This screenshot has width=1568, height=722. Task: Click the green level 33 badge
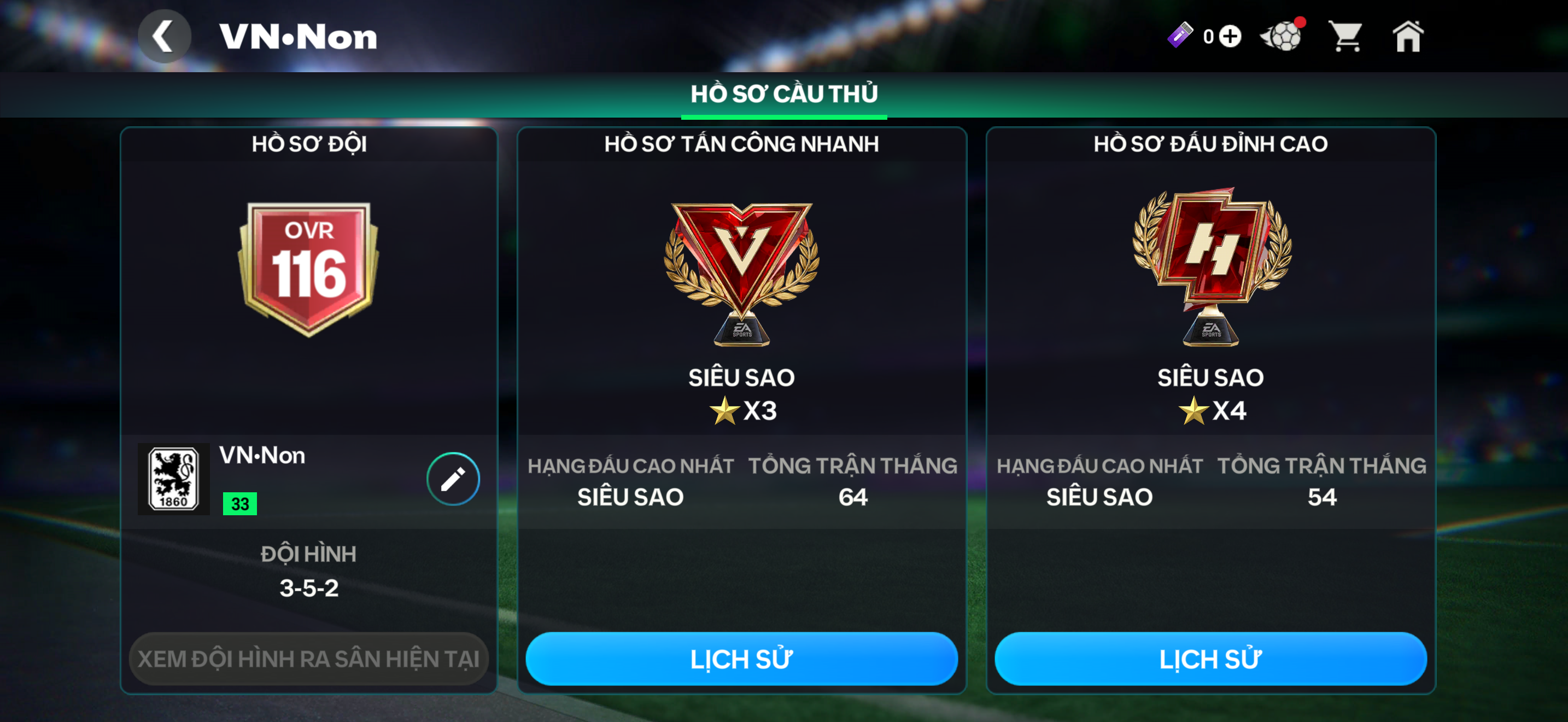coord(240,503)
